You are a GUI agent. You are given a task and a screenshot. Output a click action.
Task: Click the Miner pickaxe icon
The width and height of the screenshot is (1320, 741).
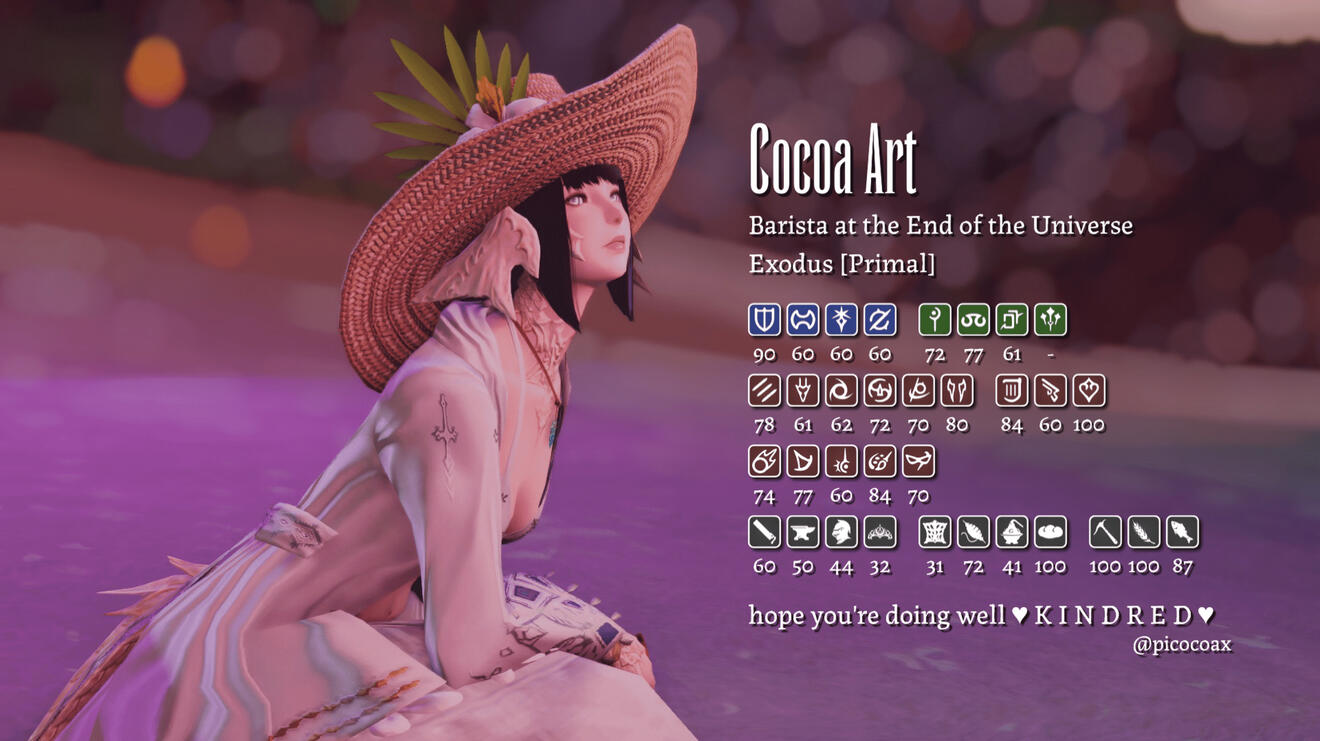tap(1105, 533)
